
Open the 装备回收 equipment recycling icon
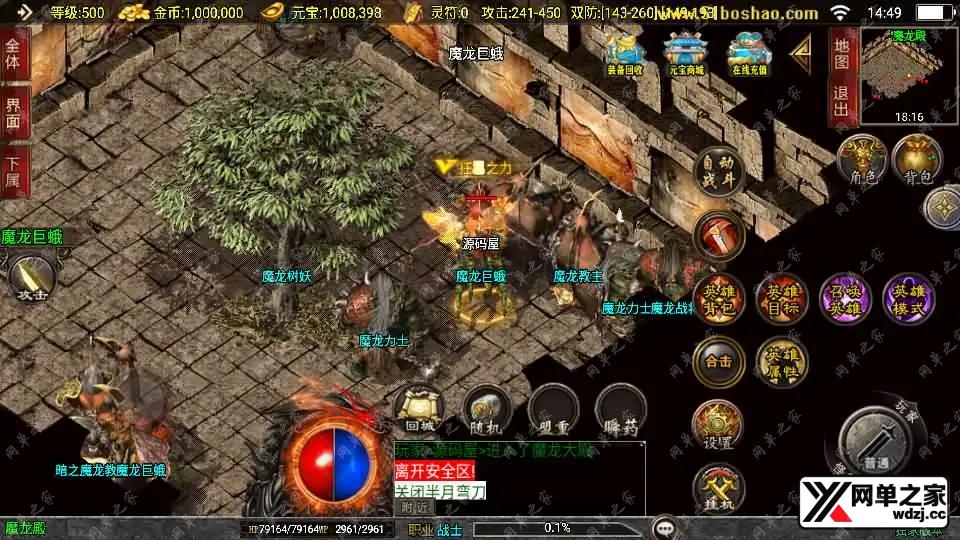625,52
